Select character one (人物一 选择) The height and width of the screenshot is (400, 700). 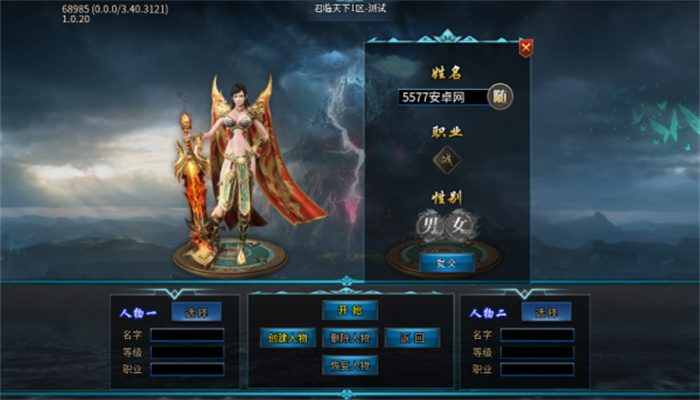click(196, 312)
